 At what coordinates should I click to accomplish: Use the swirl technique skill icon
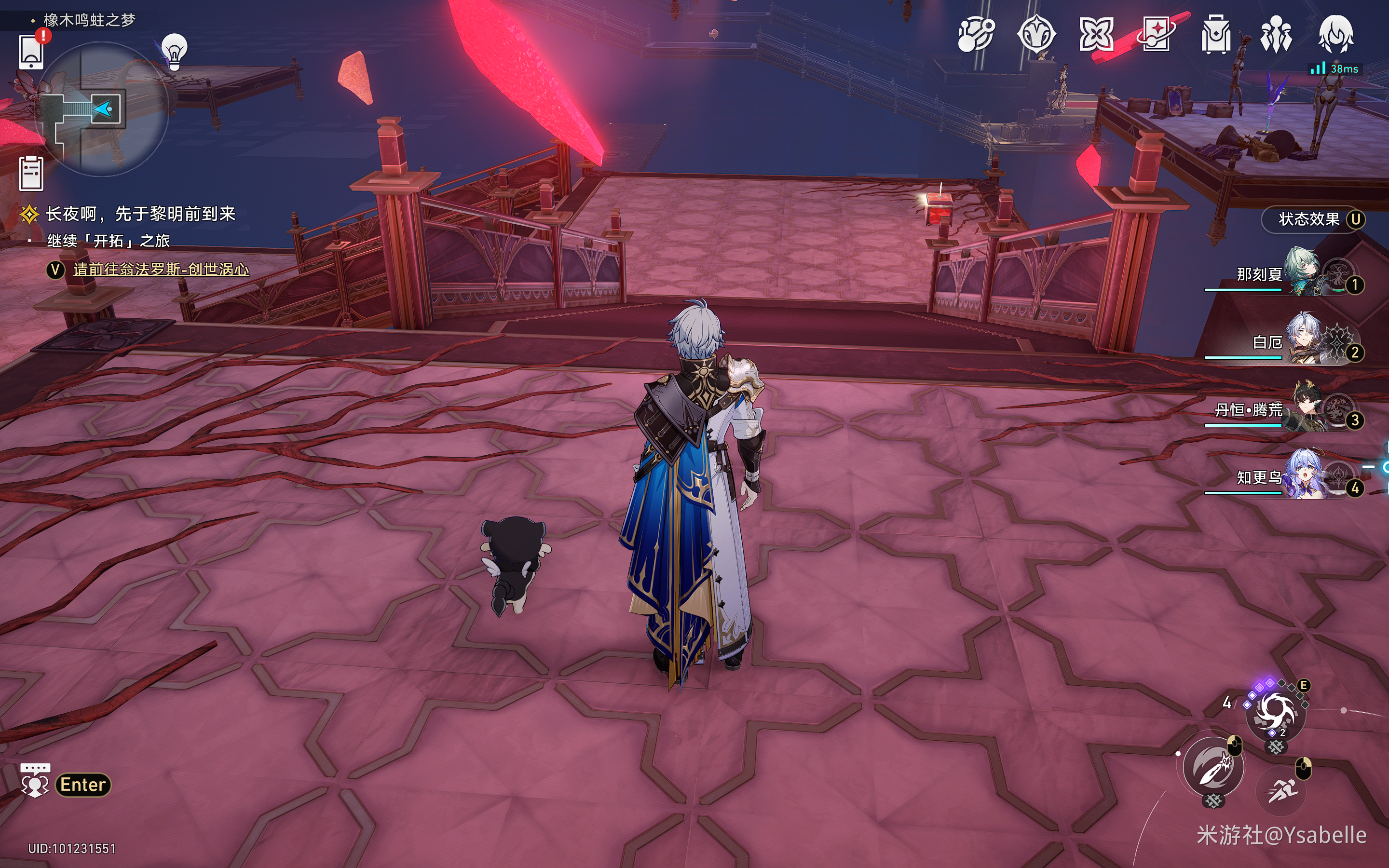pos(1275,712)
